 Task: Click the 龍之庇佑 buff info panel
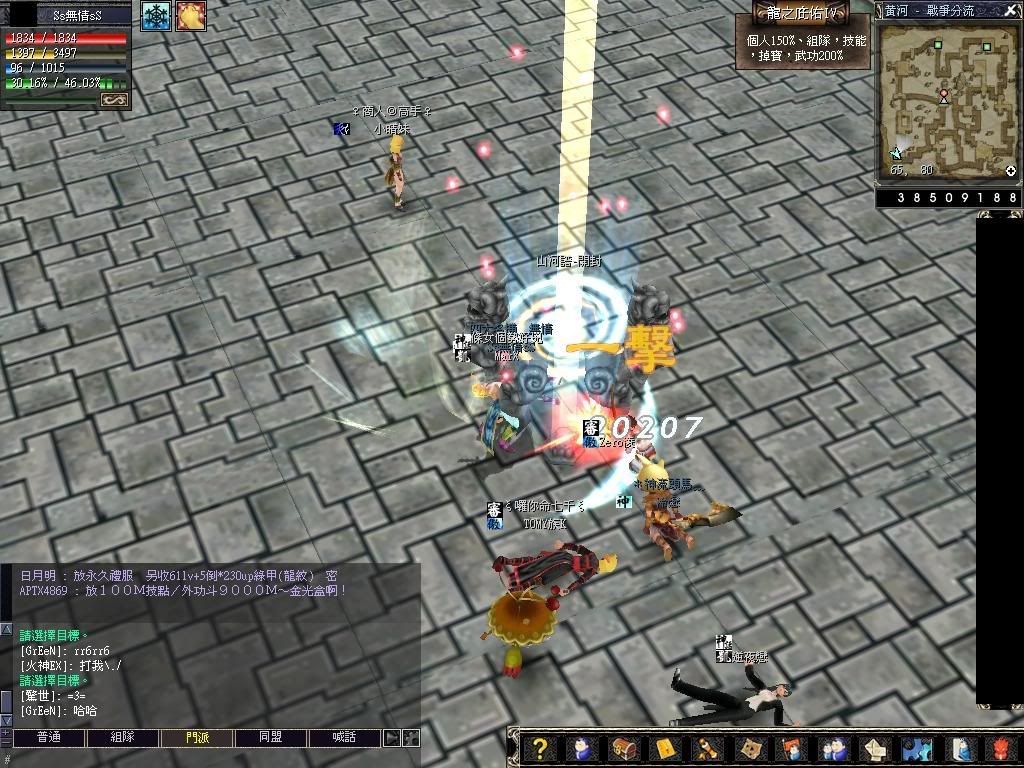click(803, 42)
